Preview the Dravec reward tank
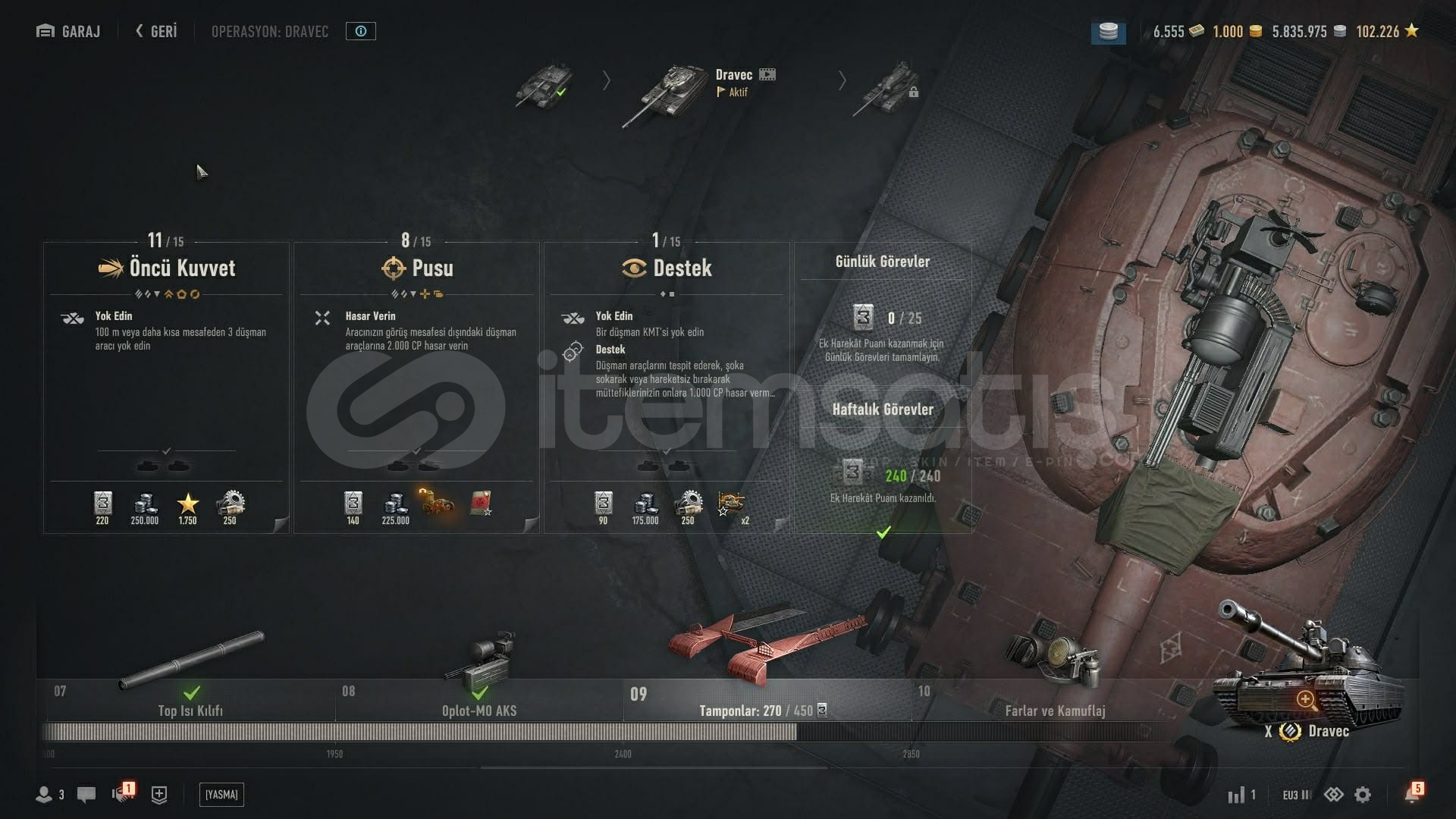Viewport: 1456px width, 819px height. click(x=1306, y=698)
